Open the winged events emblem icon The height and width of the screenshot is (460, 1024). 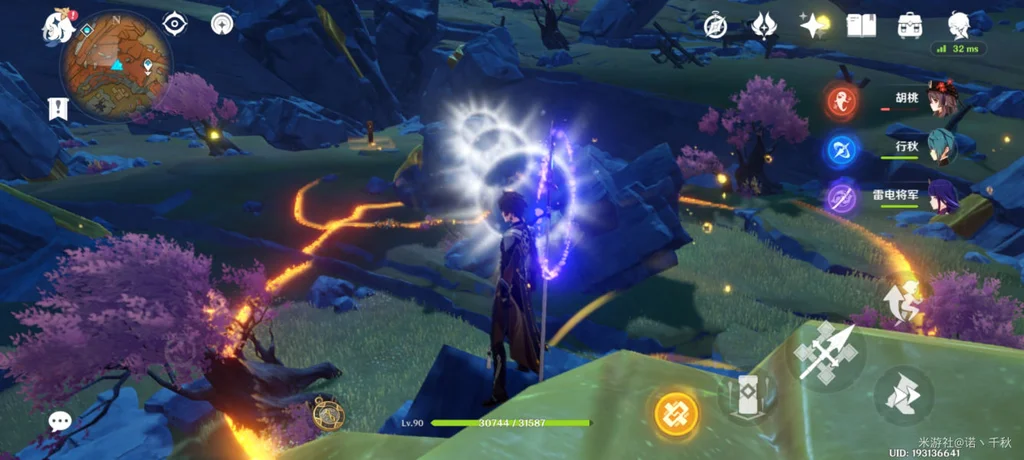click(764, 25)
